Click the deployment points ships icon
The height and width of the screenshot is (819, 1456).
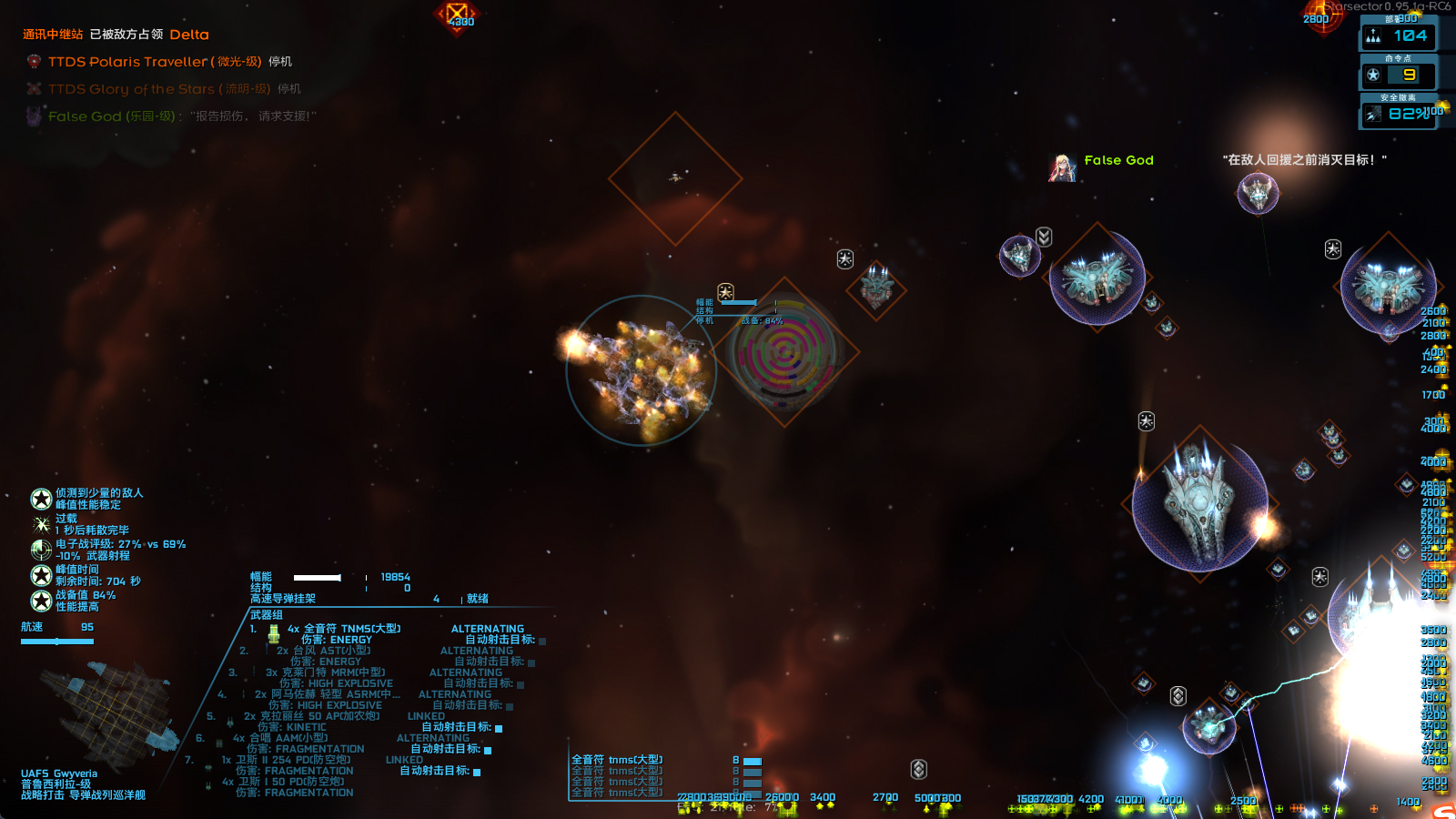1374,36
